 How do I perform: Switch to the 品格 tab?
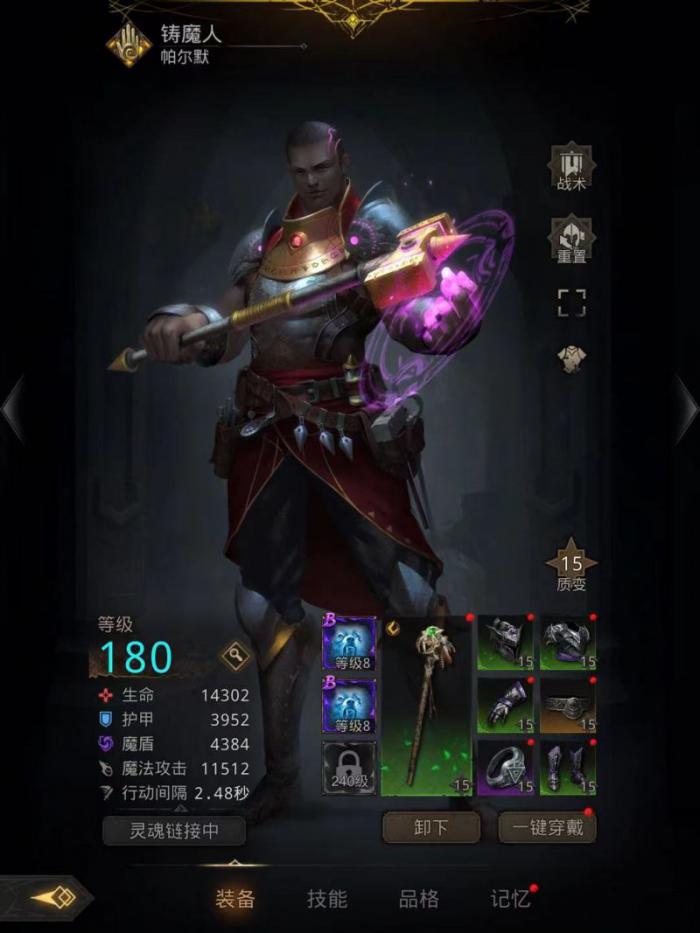pos(418,898)
